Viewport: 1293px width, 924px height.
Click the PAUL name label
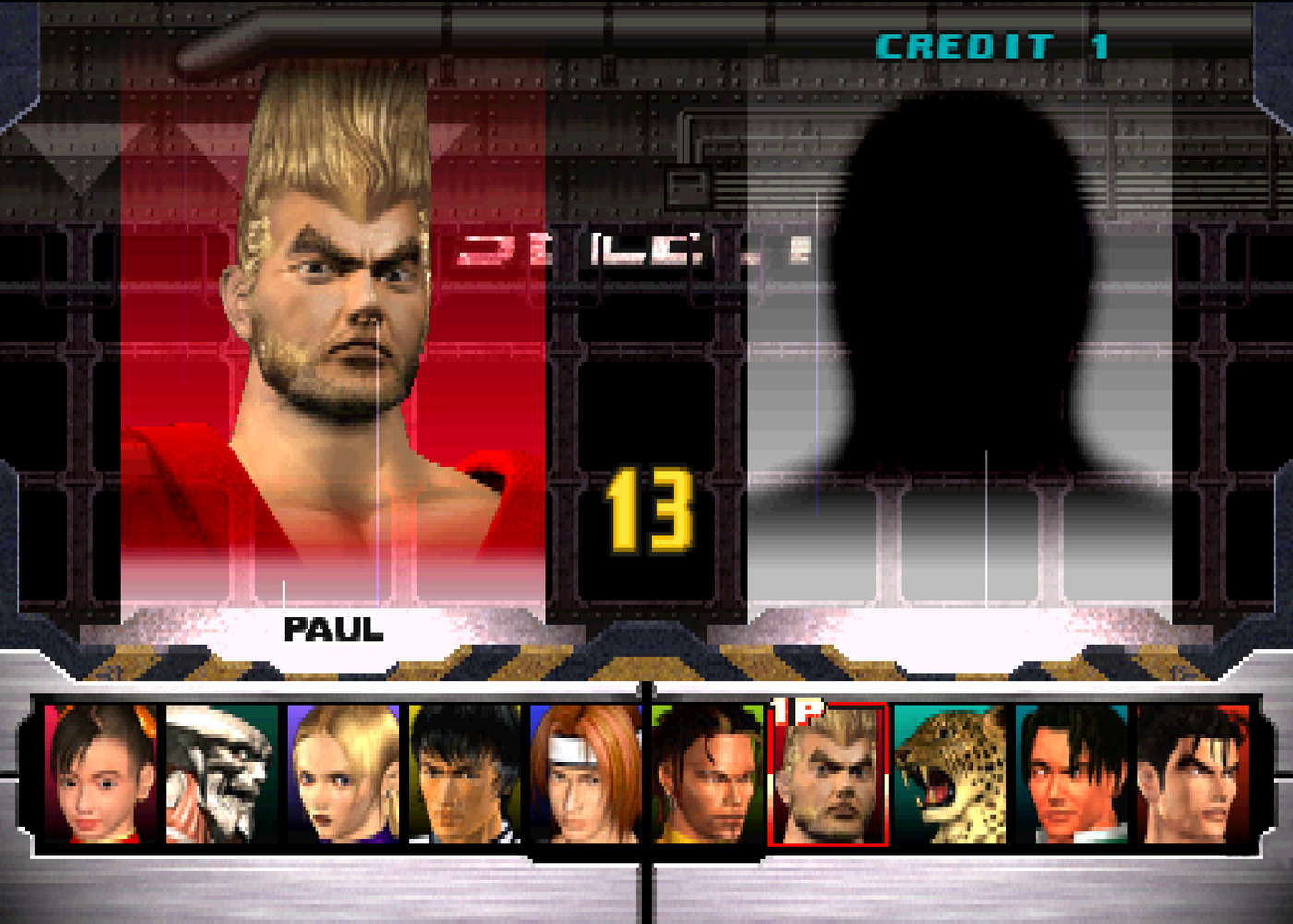click(x=332, y=630)
